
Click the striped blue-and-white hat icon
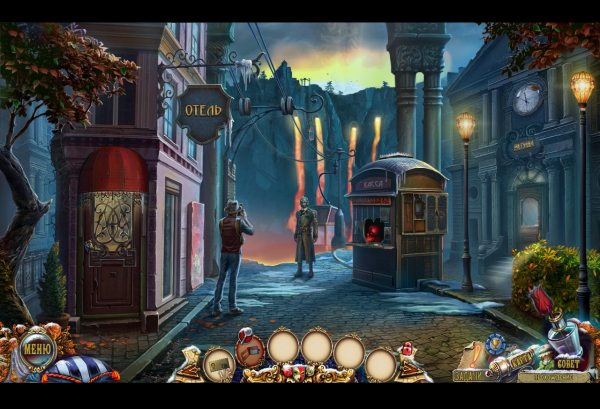[x=79, y=370]
